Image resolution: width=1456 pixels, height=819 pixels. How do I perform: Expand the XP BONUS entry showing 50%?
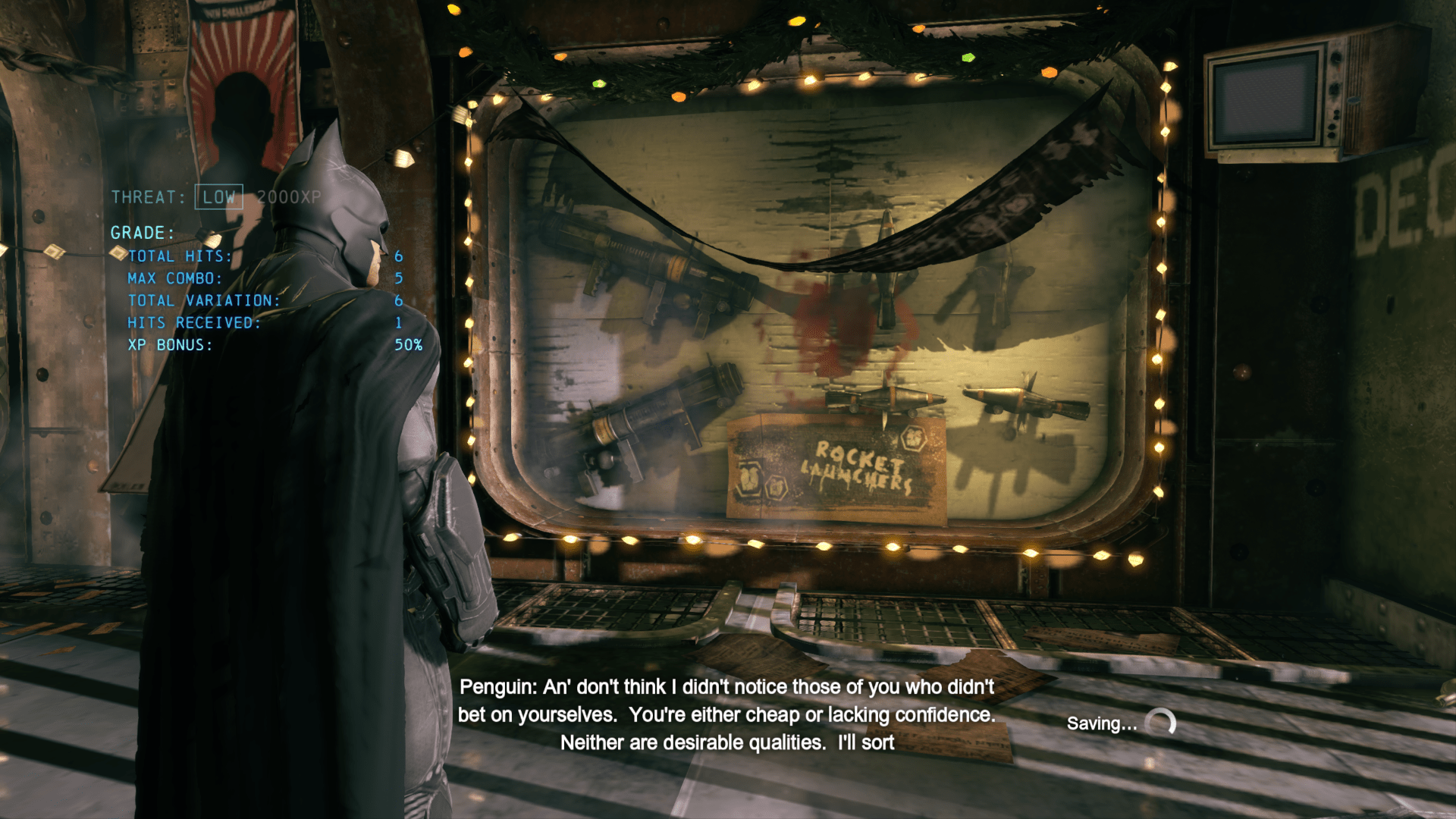coord(171,344)
